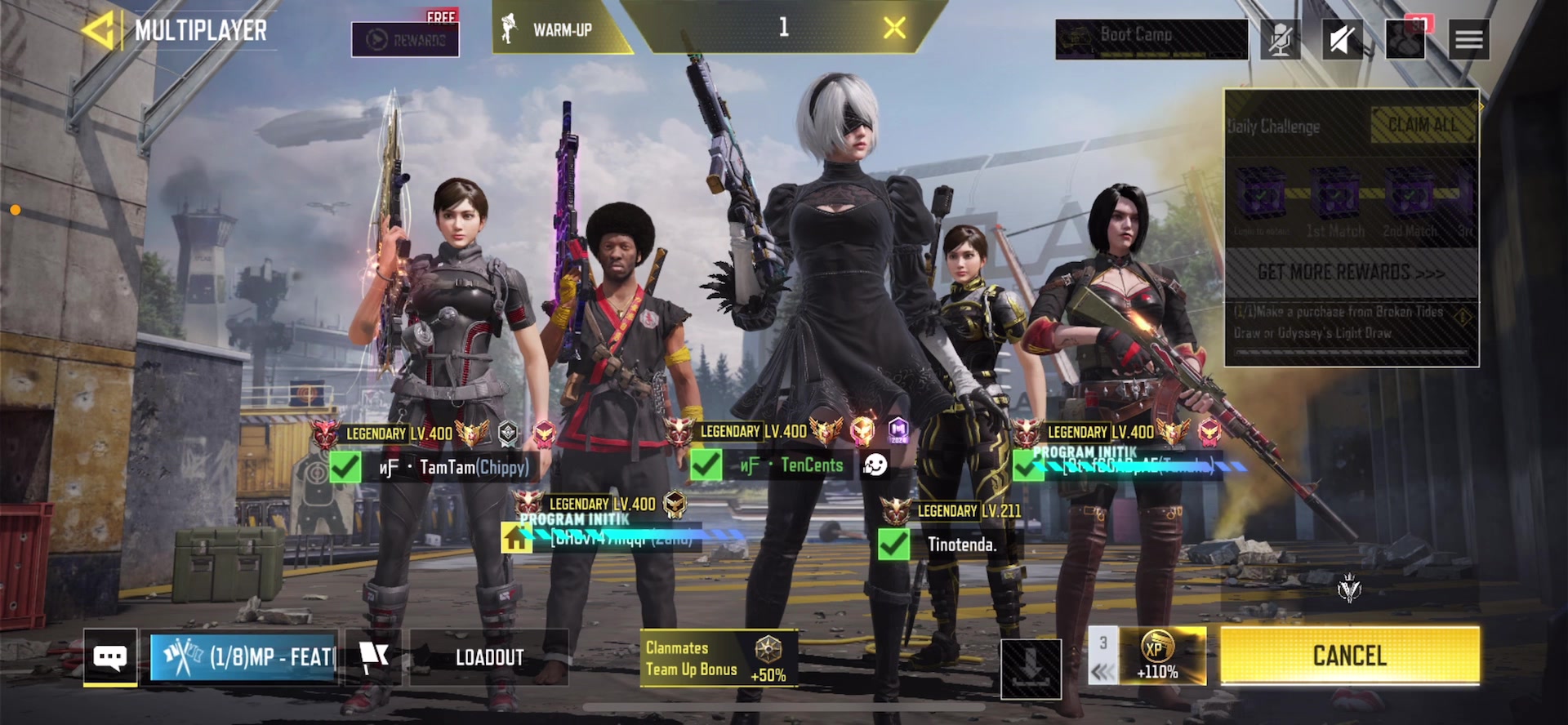Image resolution: width=1568 pixels, height=725 pixels.
Task: Select player TamTam(Chippy) nameplate
Action: coord(473,467)
